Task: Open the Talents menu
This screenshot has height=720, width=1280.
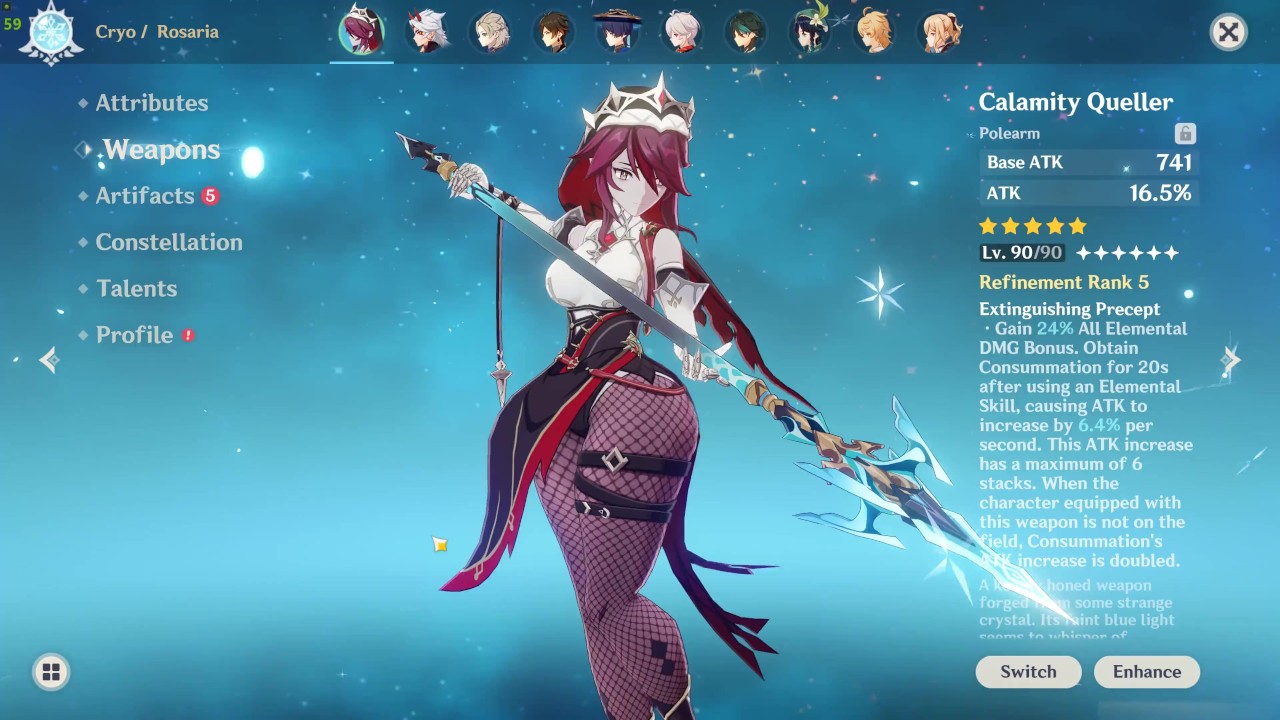Action: [x=136, y=289]
